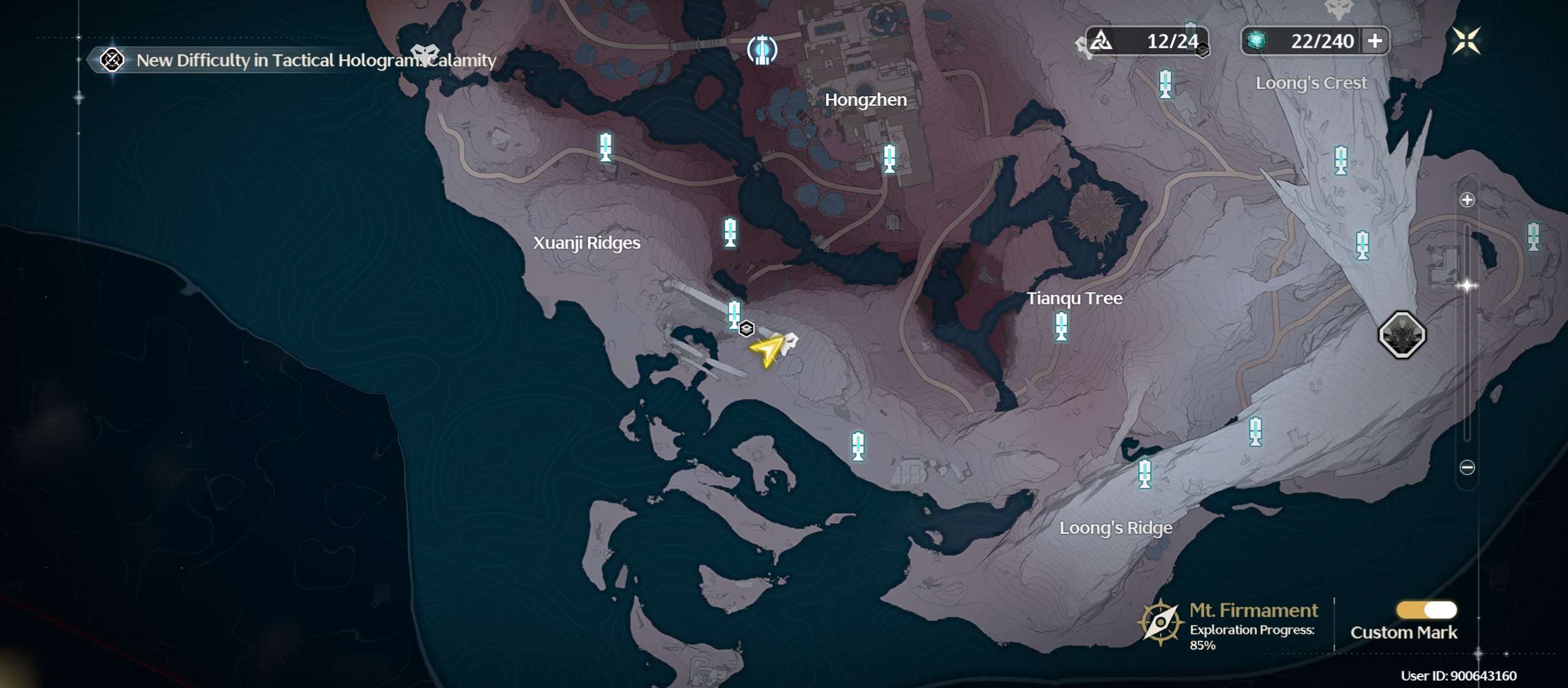Select the hexagonal boss marker on the map
Image resolution: width=1568 pixels, height=688 pixels.
click(1402, 335)
